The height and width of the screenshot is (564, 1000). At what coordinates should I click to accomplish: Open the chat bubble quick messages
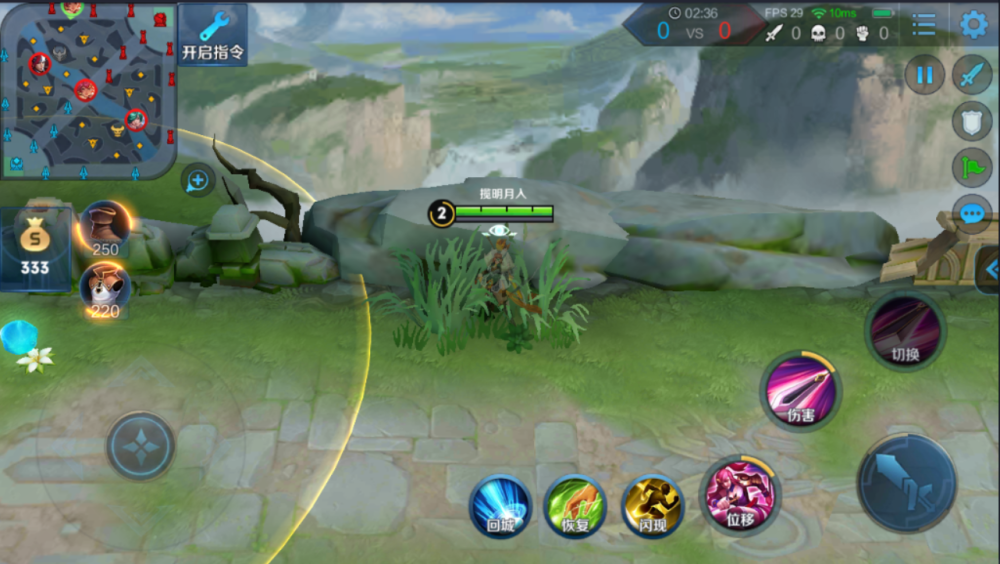972,213
